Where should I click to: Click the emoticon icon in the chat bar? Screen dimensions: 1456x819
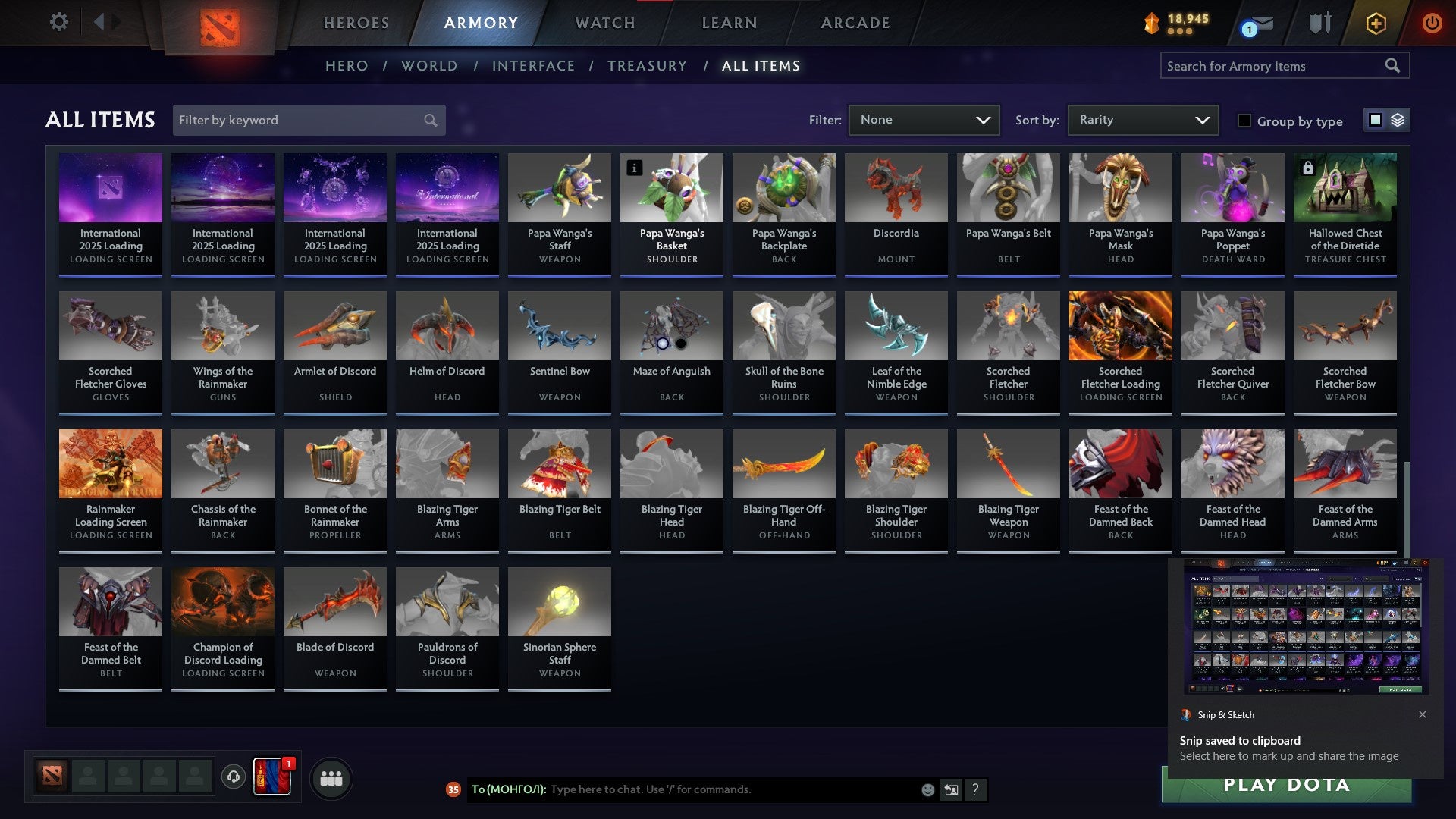click(x=928, y=789)
